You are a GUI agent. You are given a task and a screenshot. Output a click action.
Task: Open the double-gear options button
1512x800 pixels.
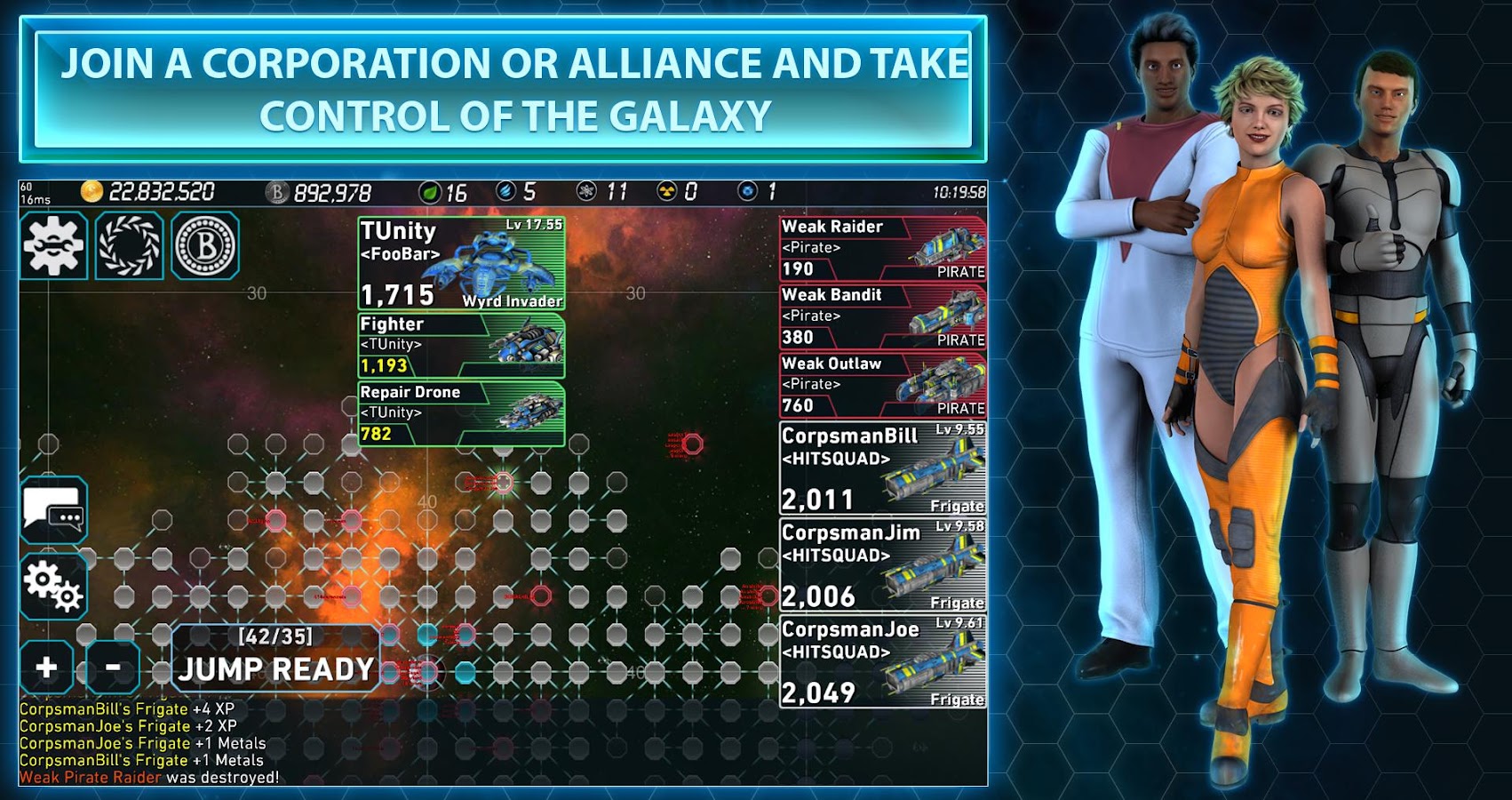pyautogui.click(x=54, y=587)
